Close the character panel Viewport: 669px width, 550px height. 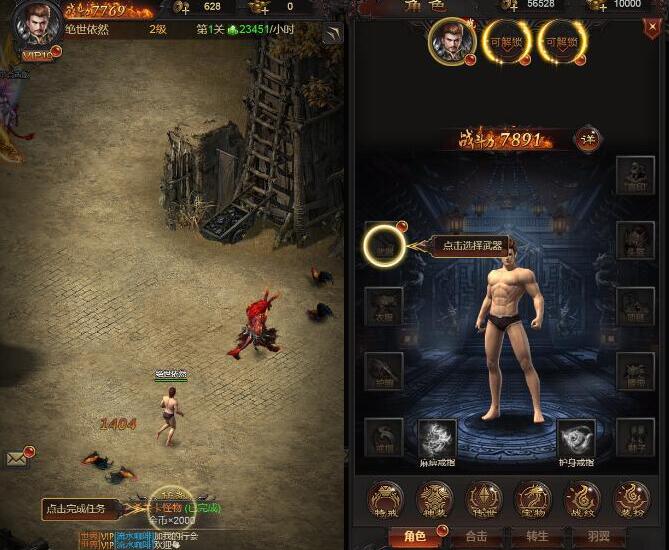tap(651, 30)
